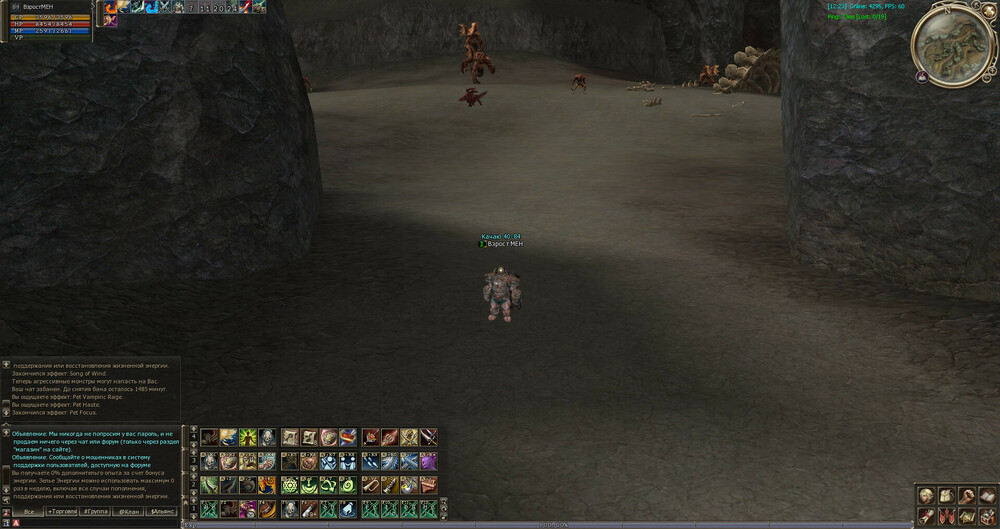Switch to the @Клан chat tab
The image size is (1000, 529).
[x=129, y=511]
